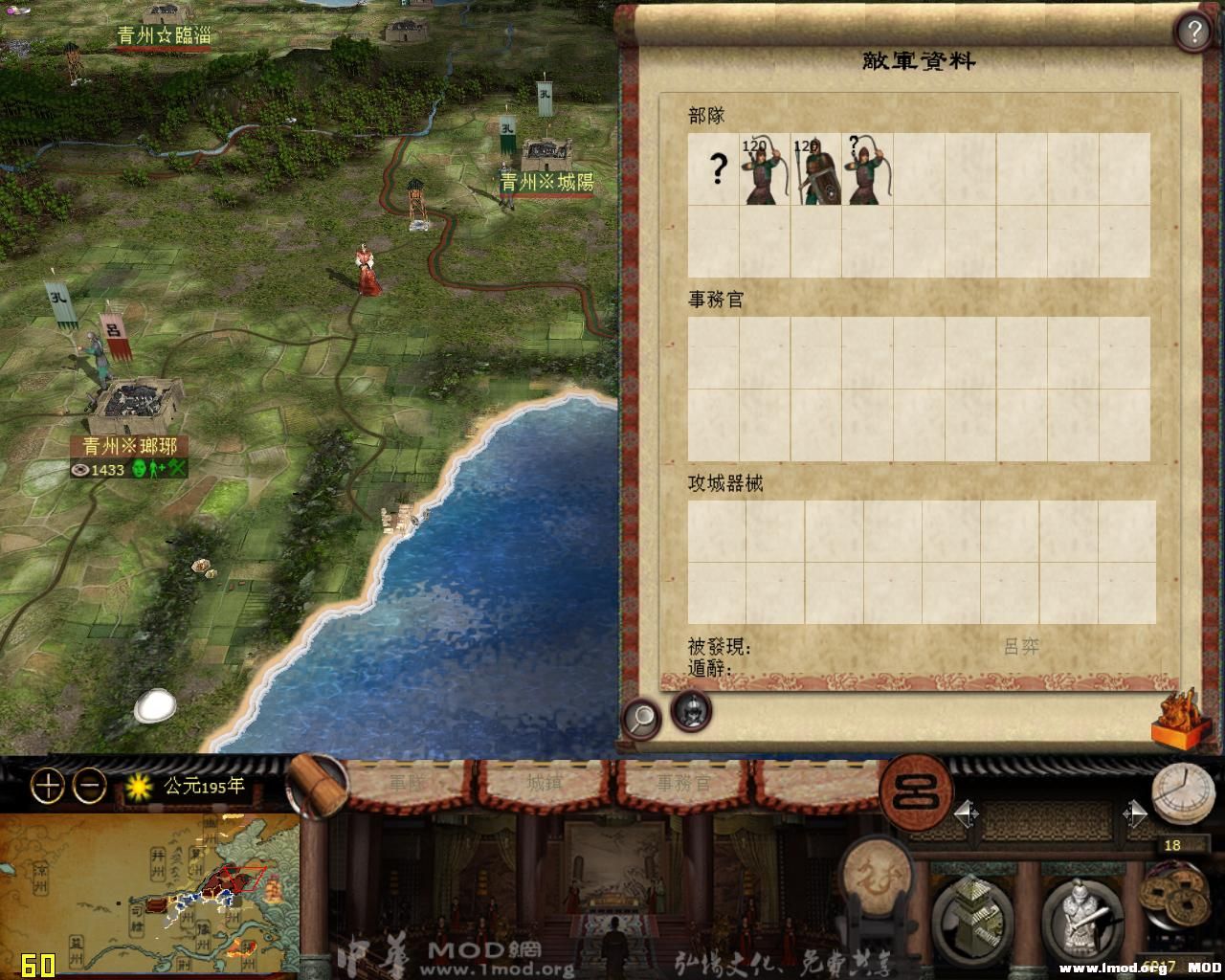Screen dimensions: 1225x980
Task: Select the unknown '?' unit card in 部隊
Action: pyautogui.click(x=716, y=170)
